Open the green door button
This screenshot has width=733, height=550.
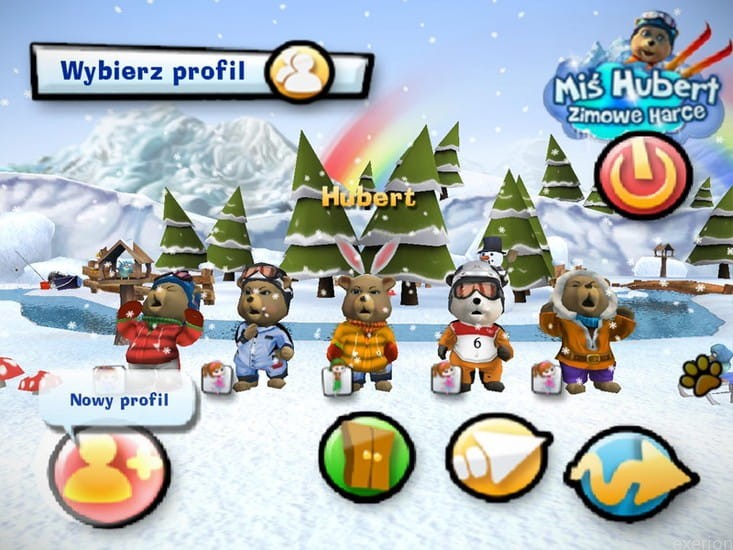coord(366,456)
